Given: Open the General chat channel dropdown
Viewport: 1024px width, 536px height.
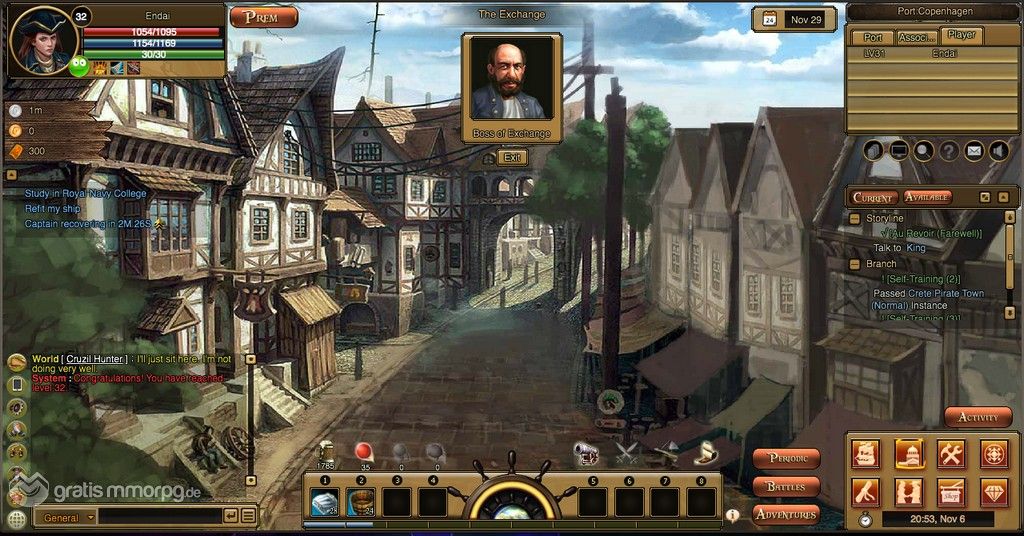Looking at the screenshot, I should click(66, 517).
